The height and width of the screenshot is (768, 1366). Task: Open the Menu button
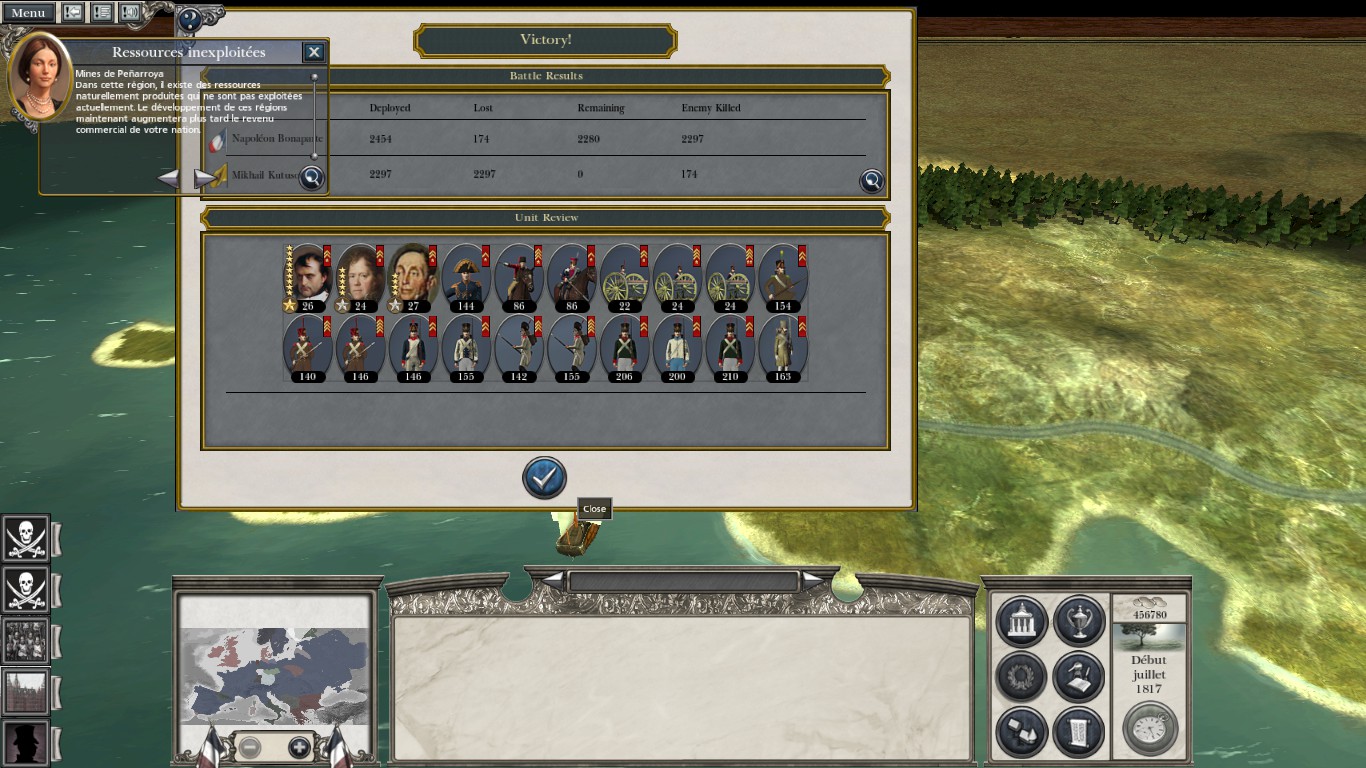pyautogui.click(x=28, y=13)
